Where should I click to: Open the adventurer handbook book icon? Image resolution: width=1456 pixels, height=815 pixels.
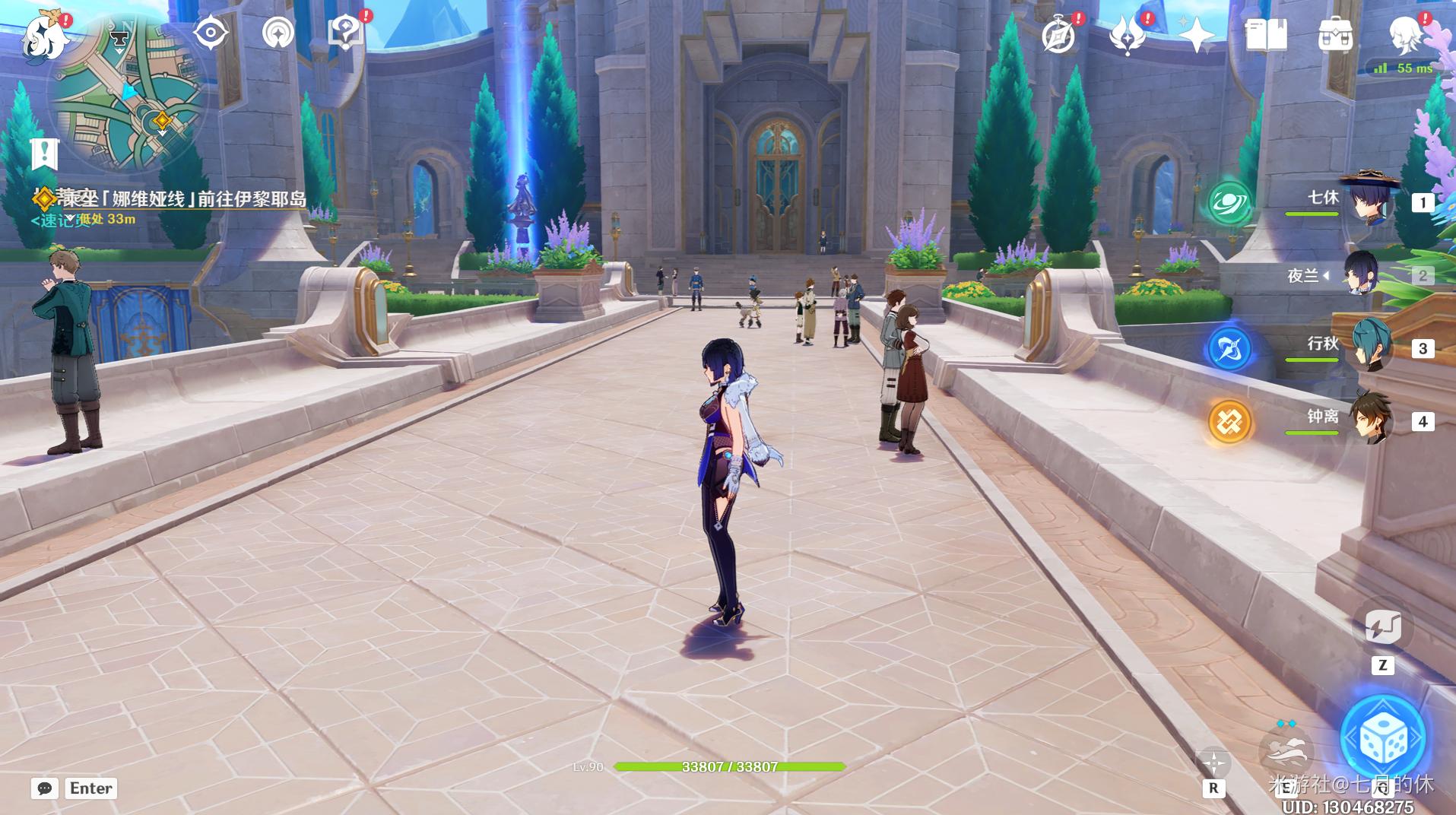coord(1265,35)
